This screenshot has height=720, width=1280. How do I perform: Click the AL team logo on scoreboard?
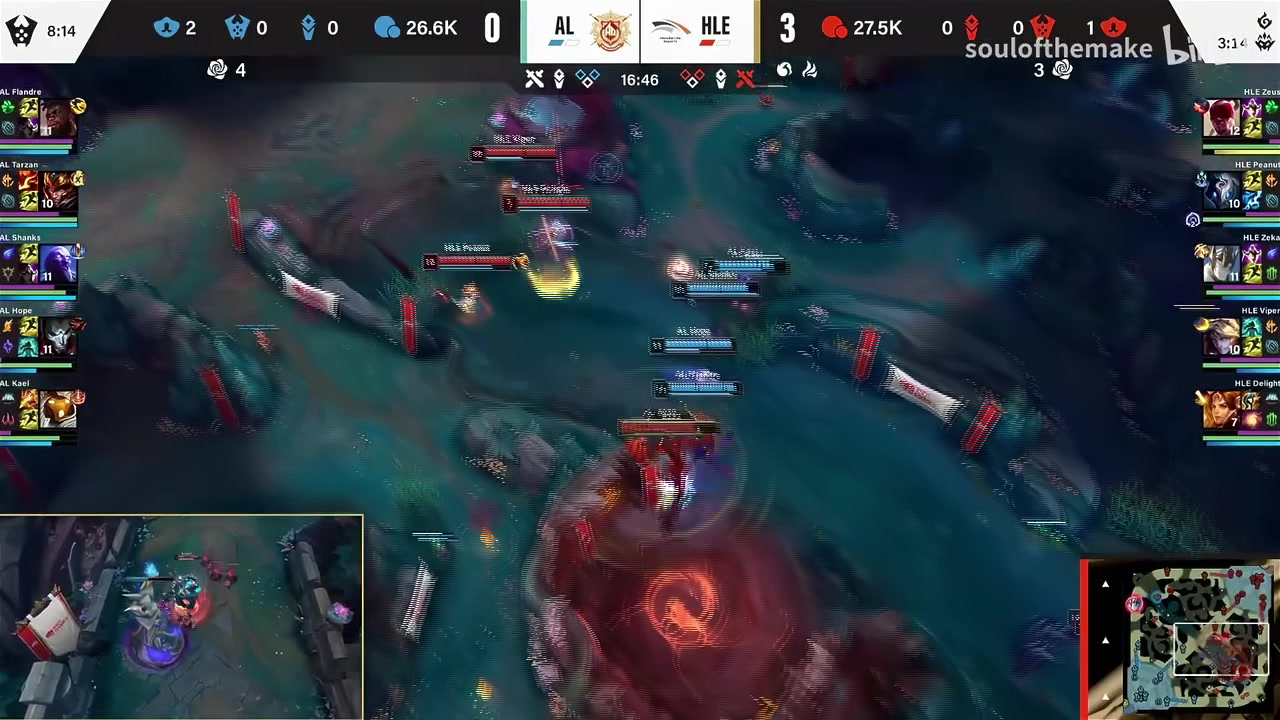tap(609, 32)
